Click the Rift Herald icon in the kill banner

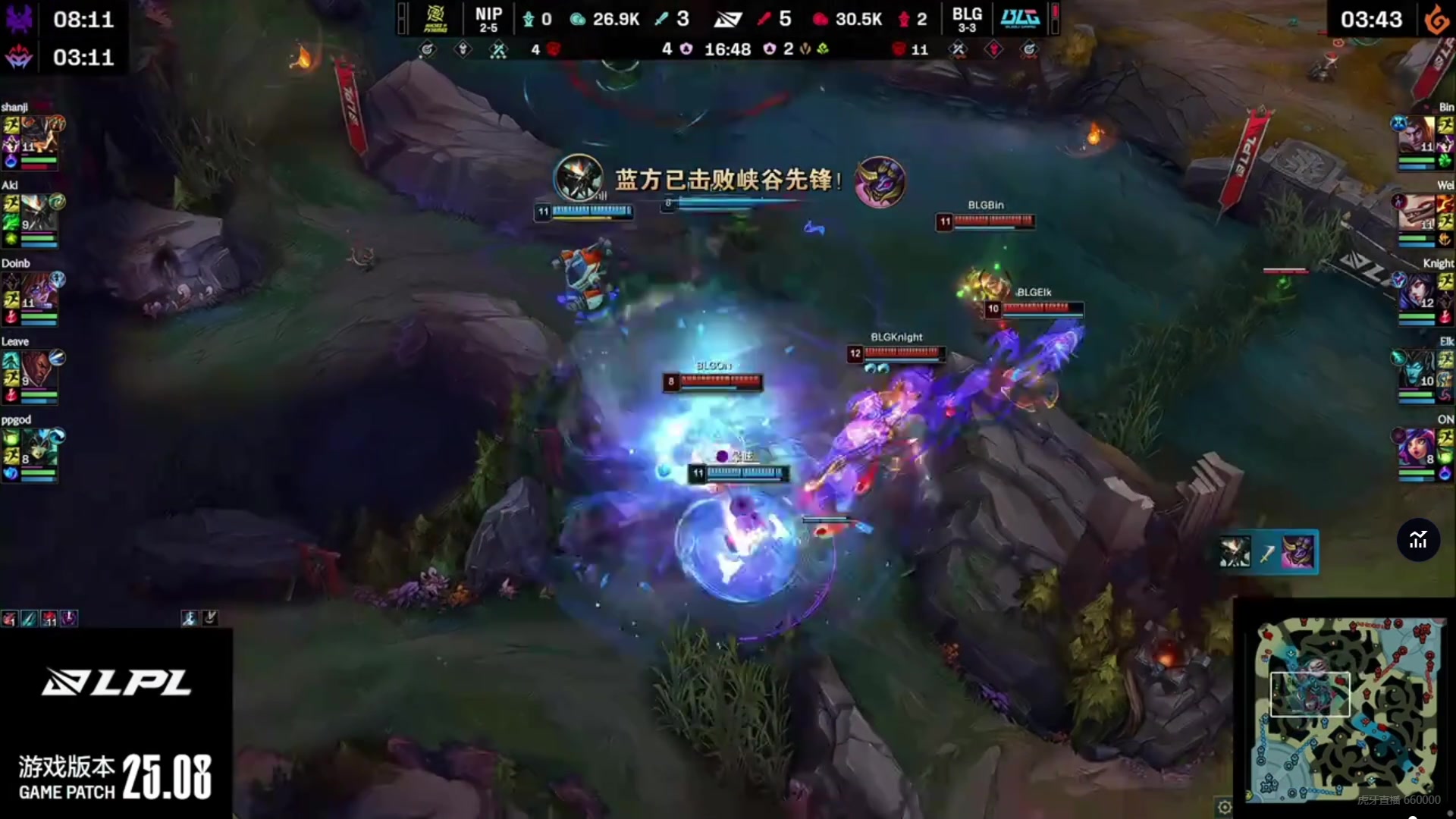pyautogui.click(x=880, y=182)
